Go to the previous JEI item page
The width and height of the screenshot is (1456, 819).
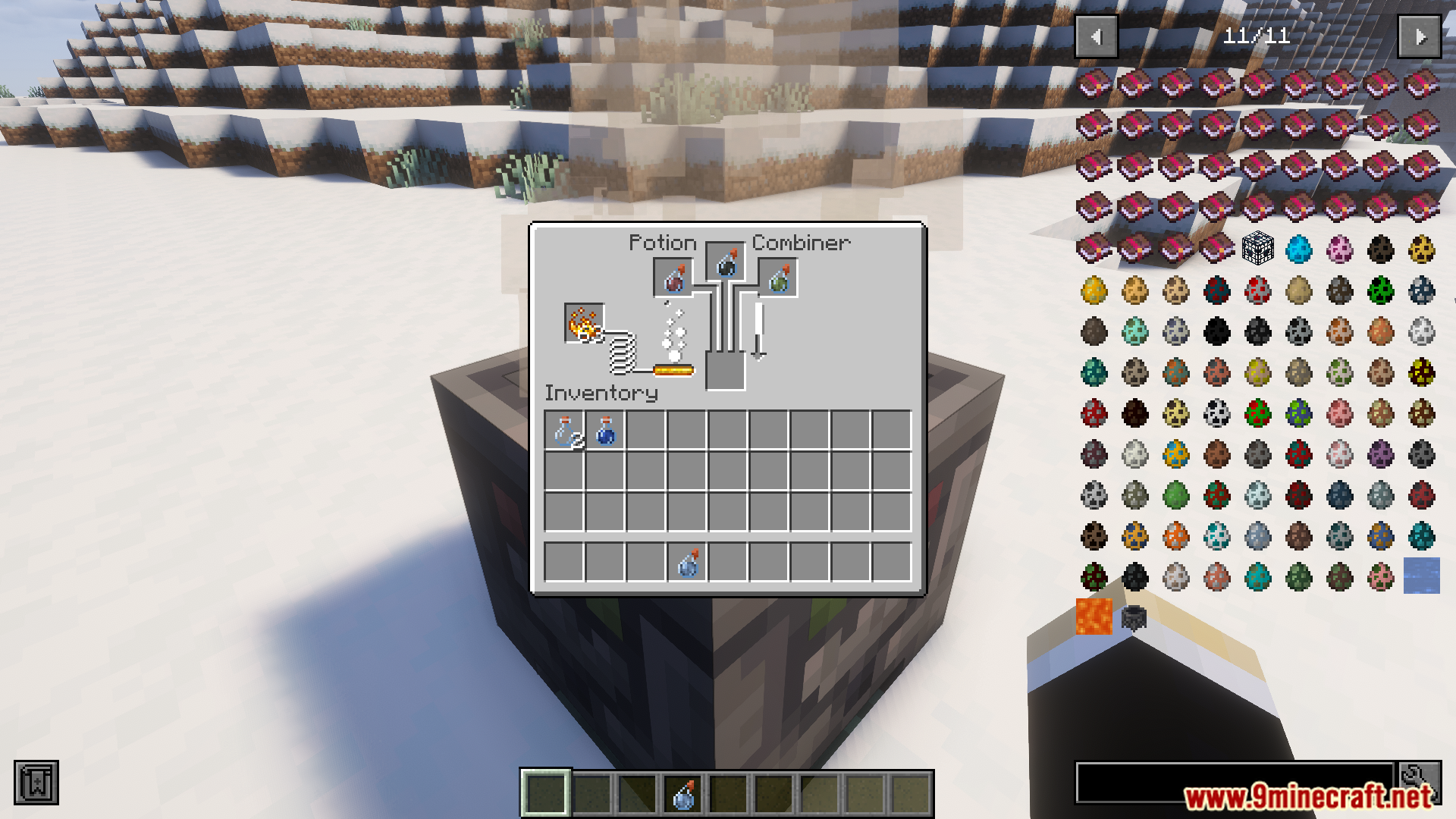coord(1096,36)
